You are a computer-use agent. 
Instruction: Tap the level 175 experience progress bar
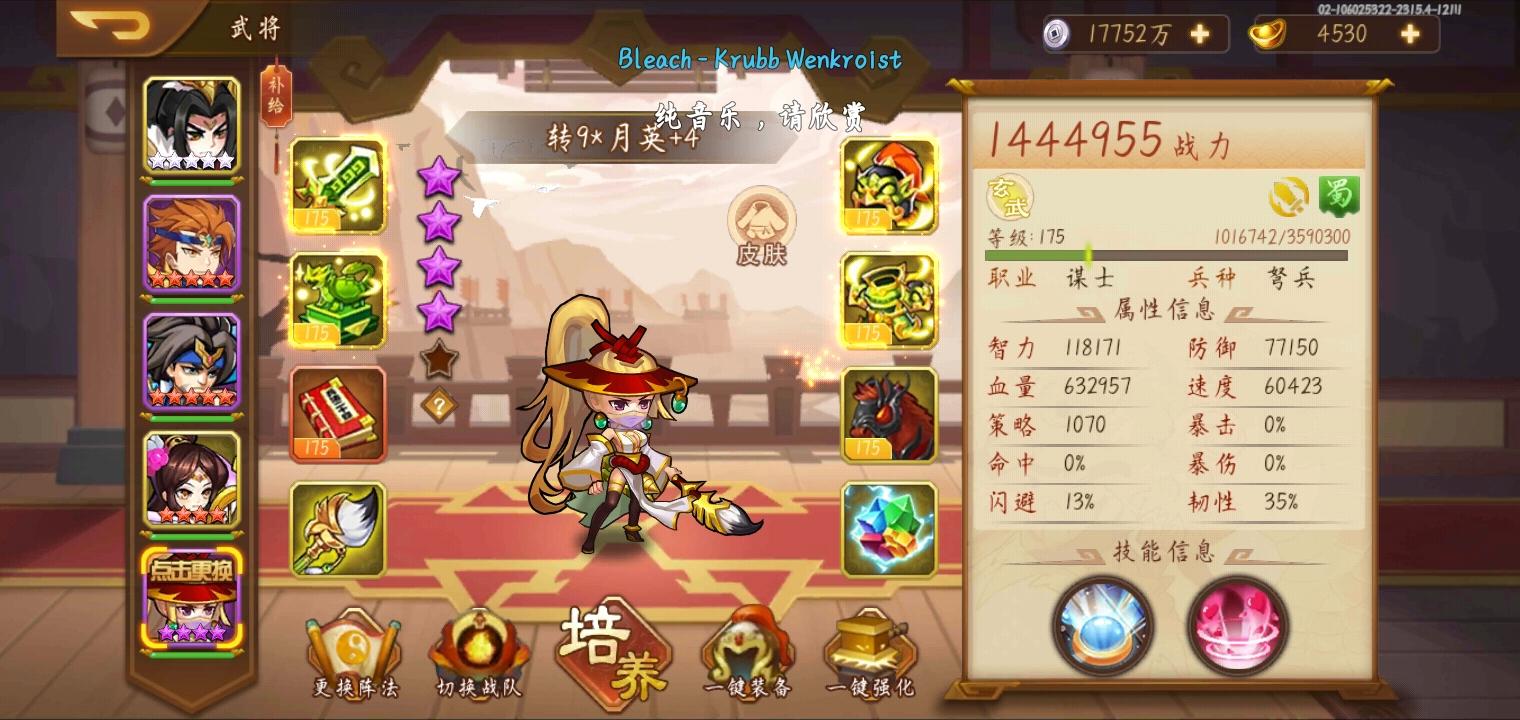pyautogui.click(x=1165, y=254)
